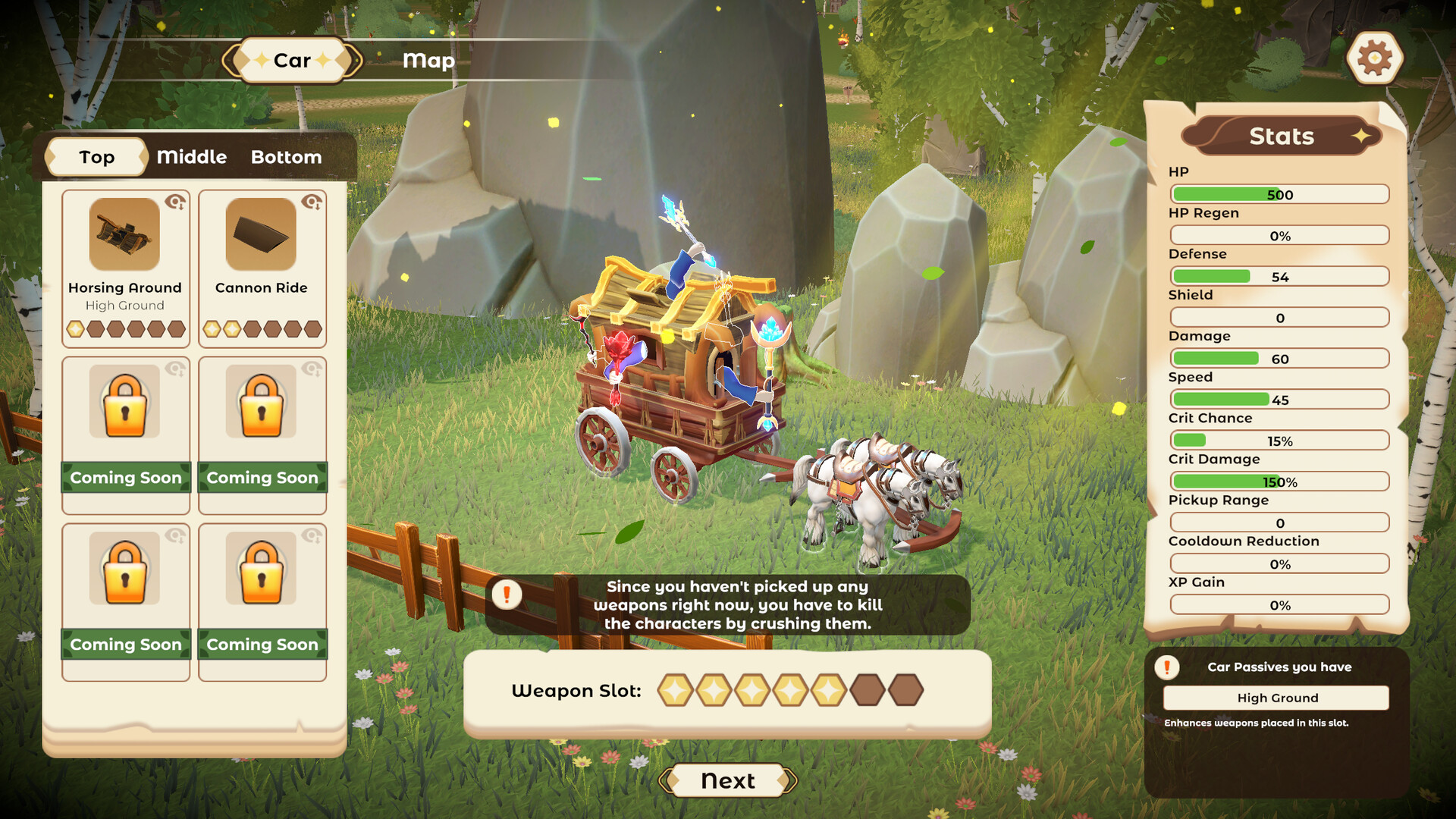Screen dimensions: 1456x819
Task: Continue with the Next button
Action: (x=727, y=780)
